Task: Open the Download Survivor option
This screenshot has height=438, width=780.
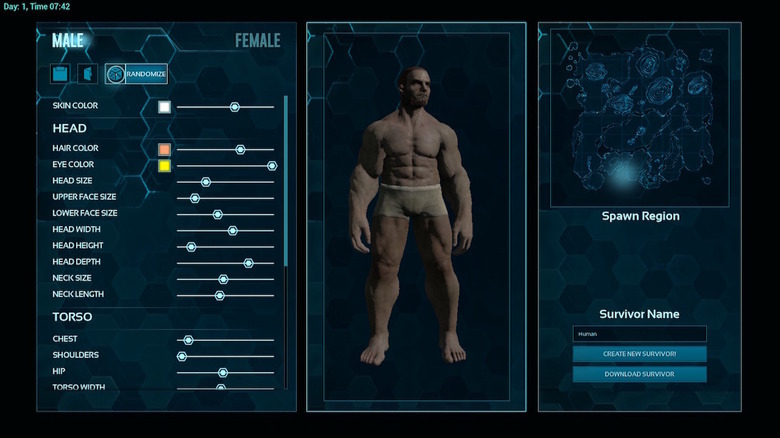Action: pos(639,374)
